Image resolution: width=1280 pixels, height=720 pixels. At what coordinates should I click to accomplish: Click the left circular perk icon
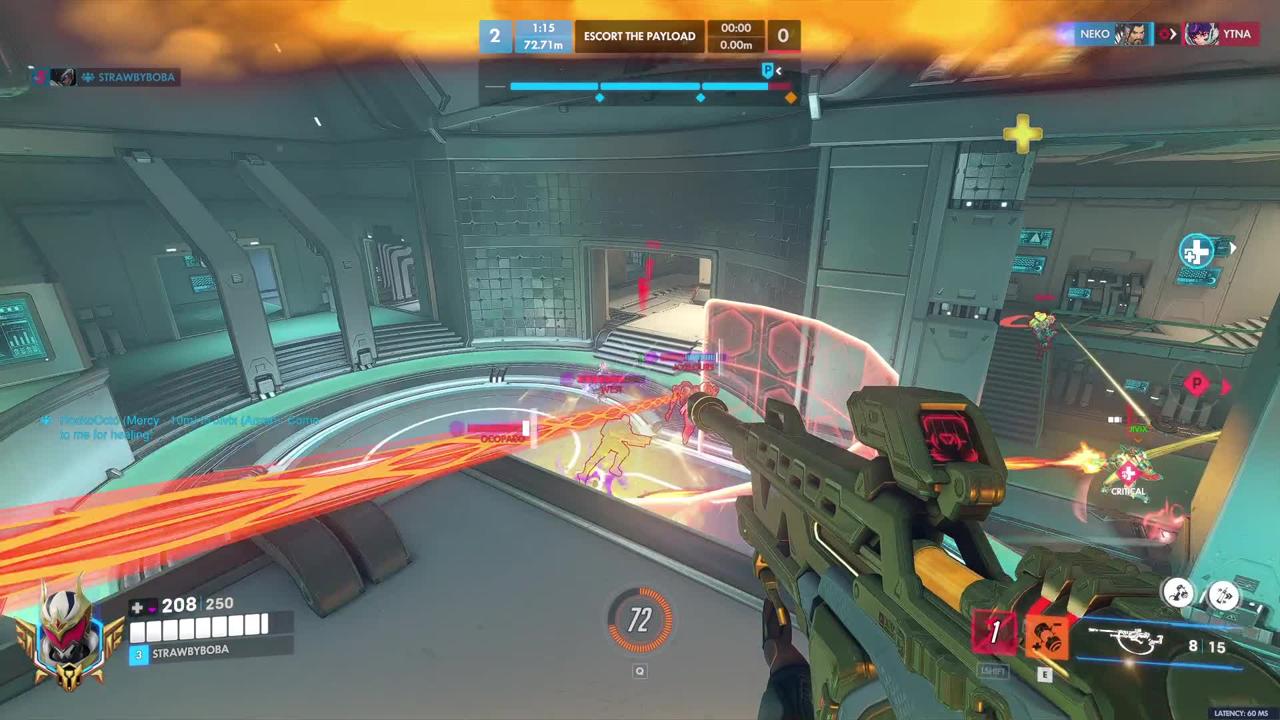1180,594
